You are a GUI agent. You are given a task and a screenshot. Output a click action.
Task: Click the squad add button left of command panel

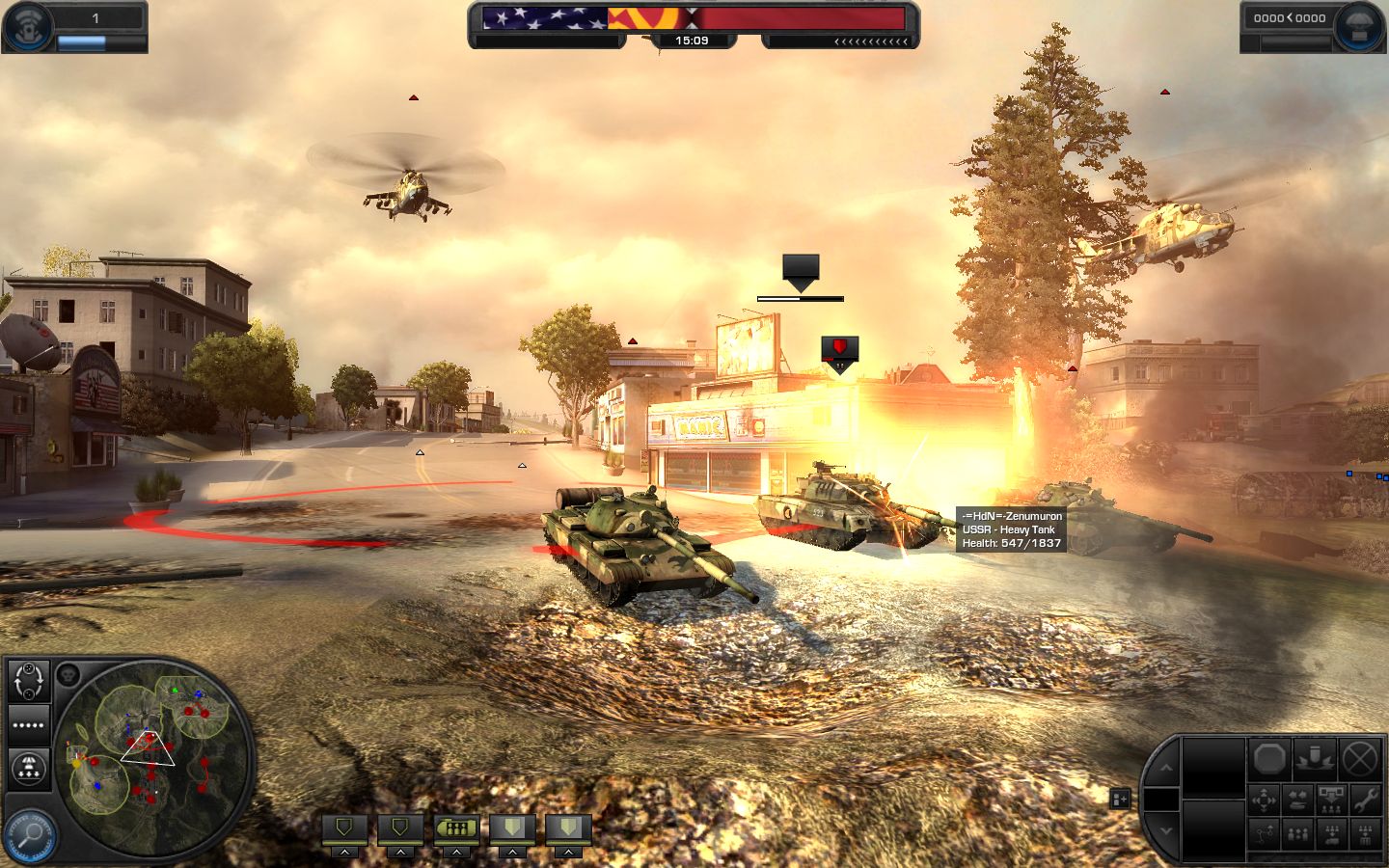(1120, 799)
